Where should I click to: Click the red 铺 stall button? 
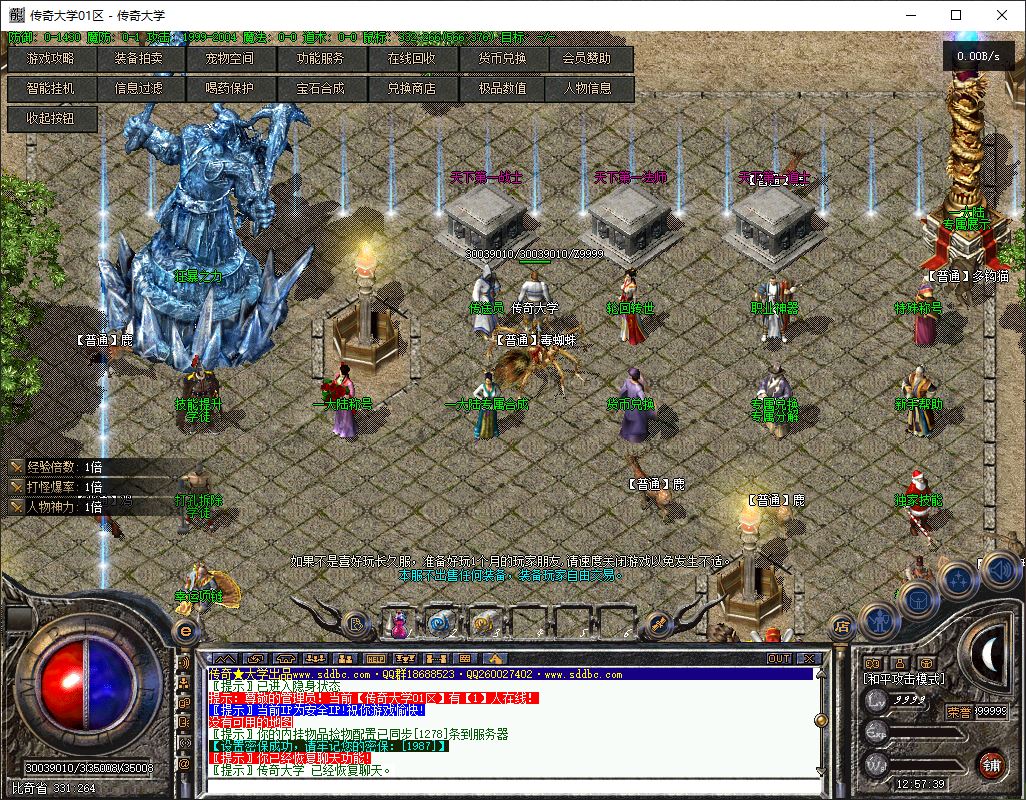coord(991,765)
